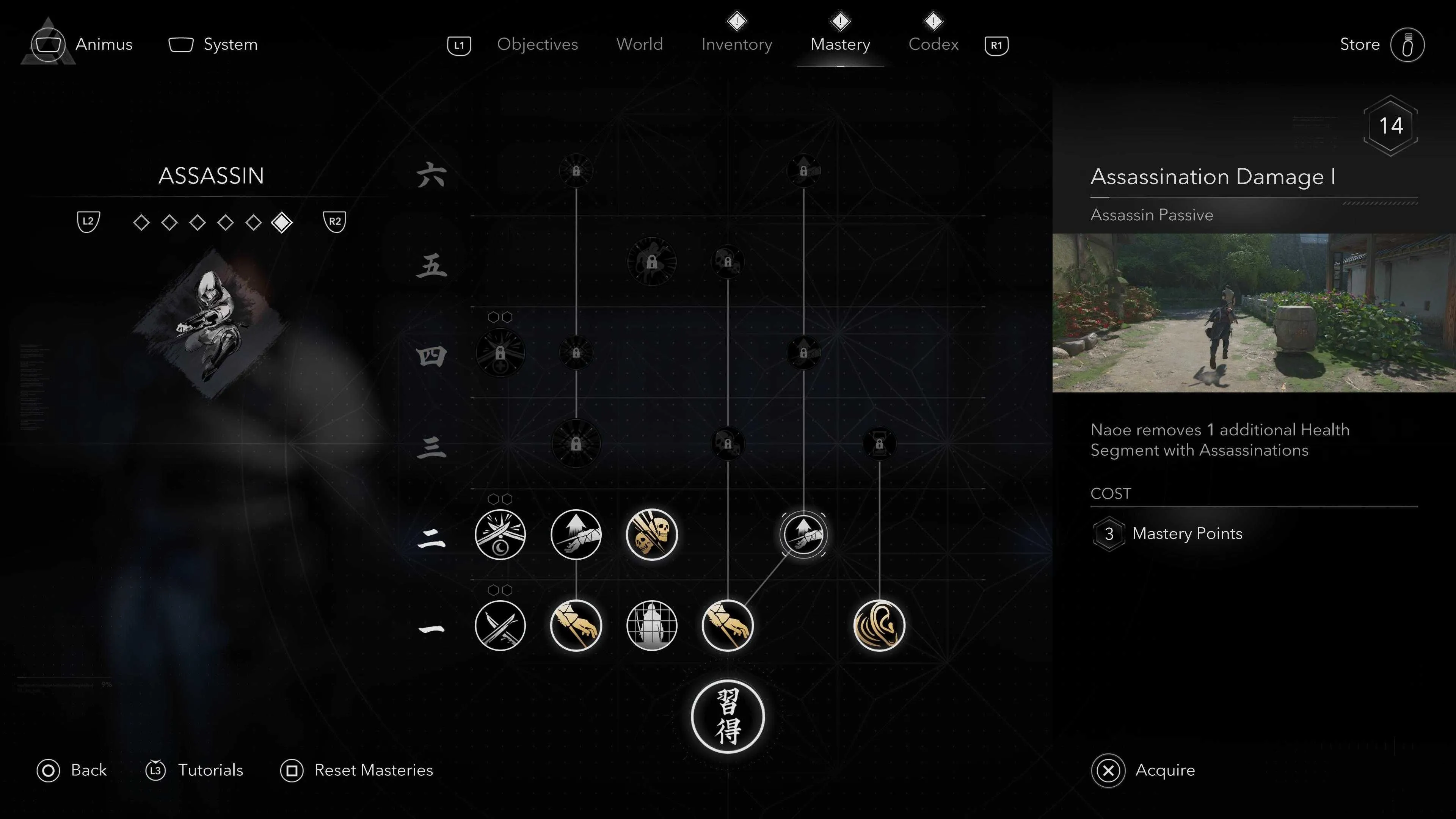Viewport: 1456px width, 819px height.
Task: Pick the crossed blades with moon skill node
Action: (x=500, y=534)
